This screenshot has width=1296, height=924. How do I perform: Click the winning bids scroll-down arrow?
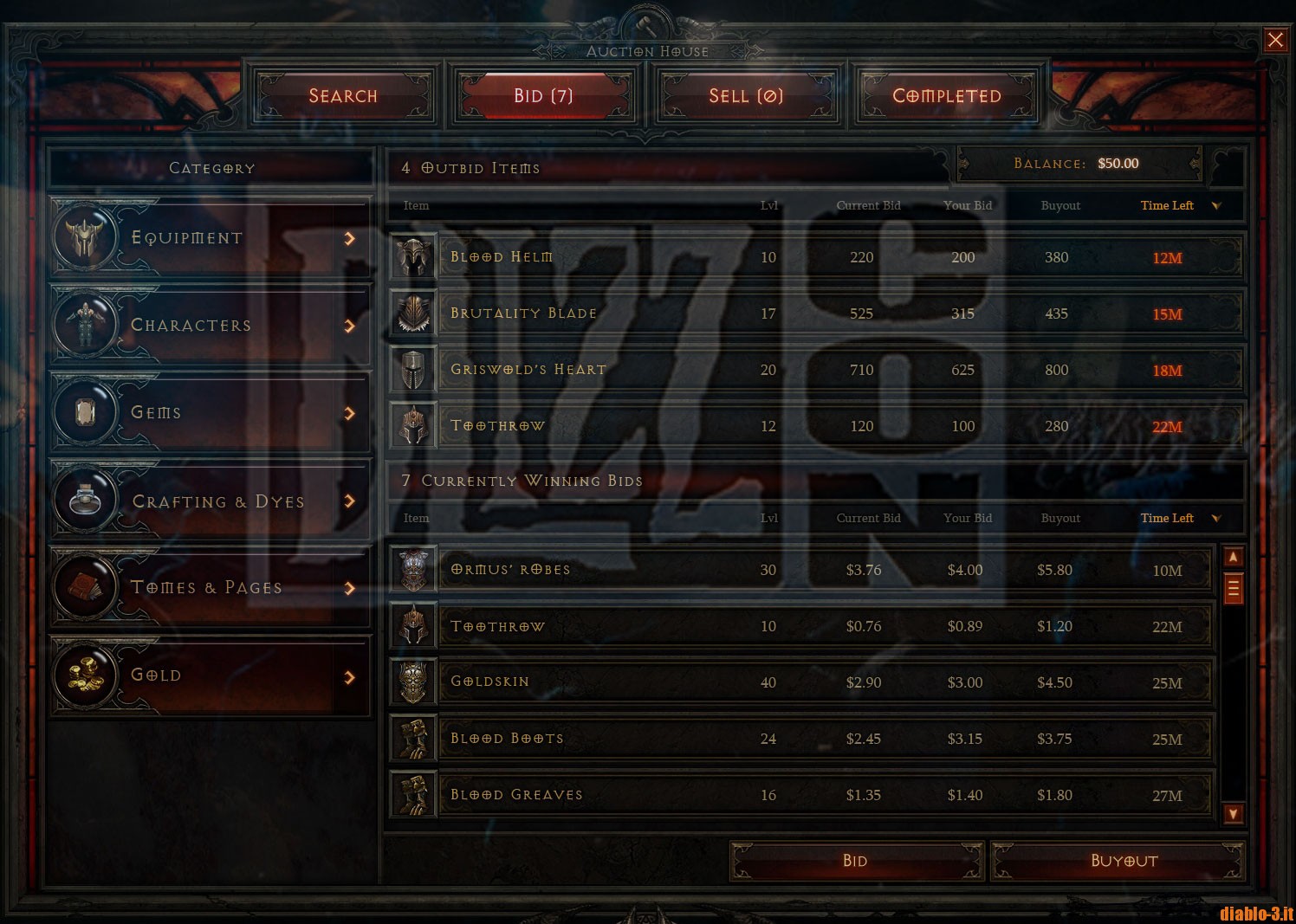point(1233,813)
